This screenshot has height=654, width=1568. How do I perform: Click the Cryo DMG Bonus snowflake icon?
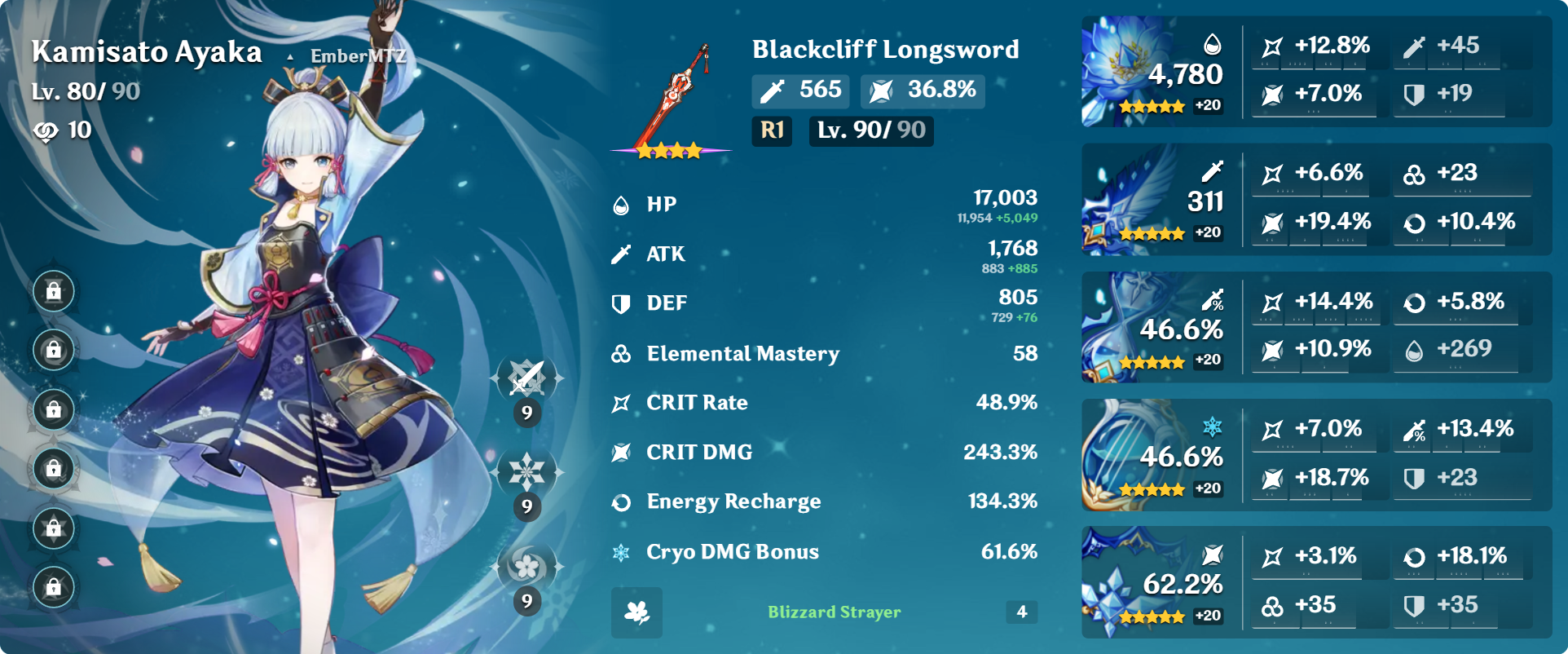620,551
